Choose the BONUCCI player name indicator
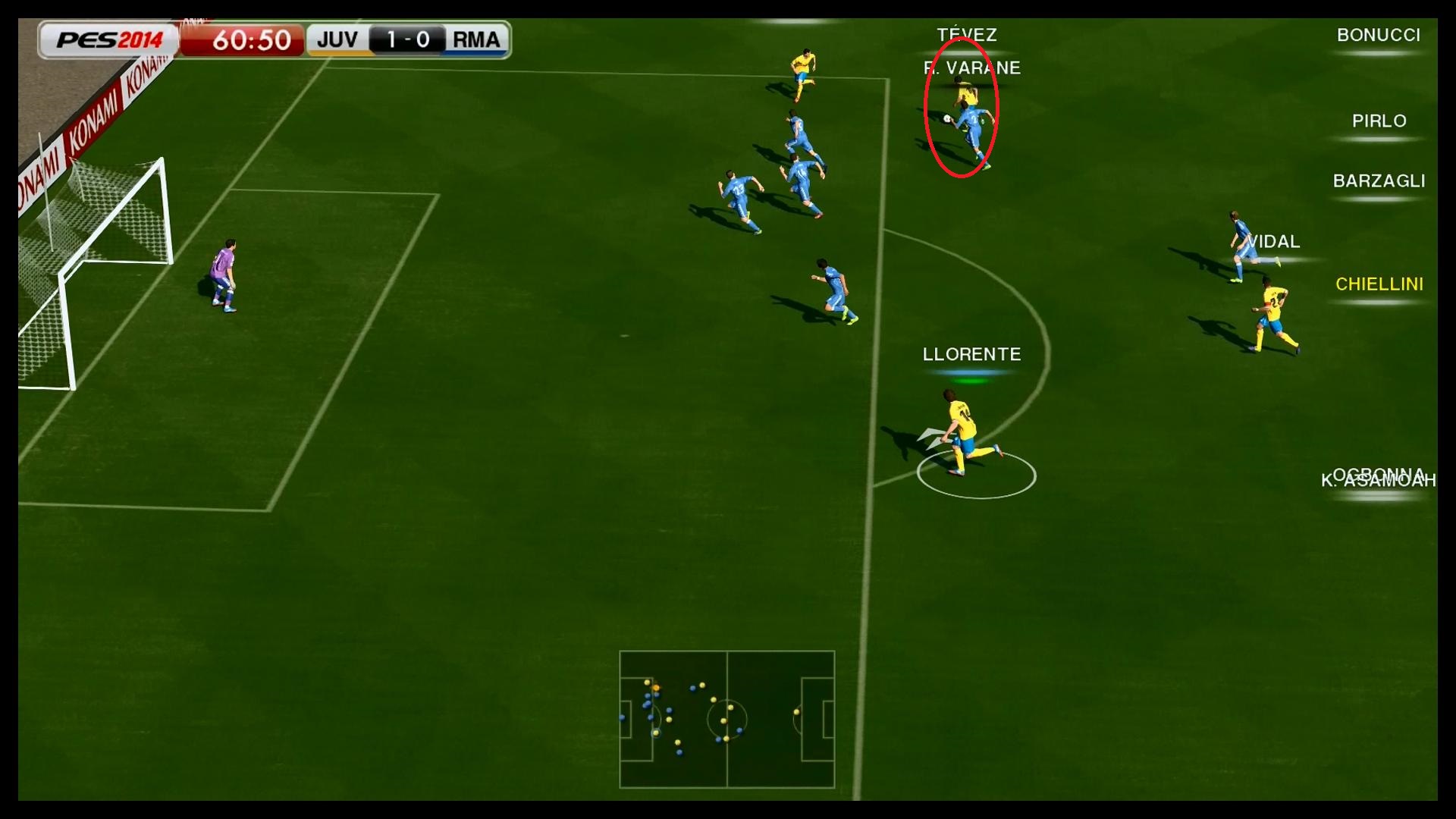 [x=1378, y=36]
